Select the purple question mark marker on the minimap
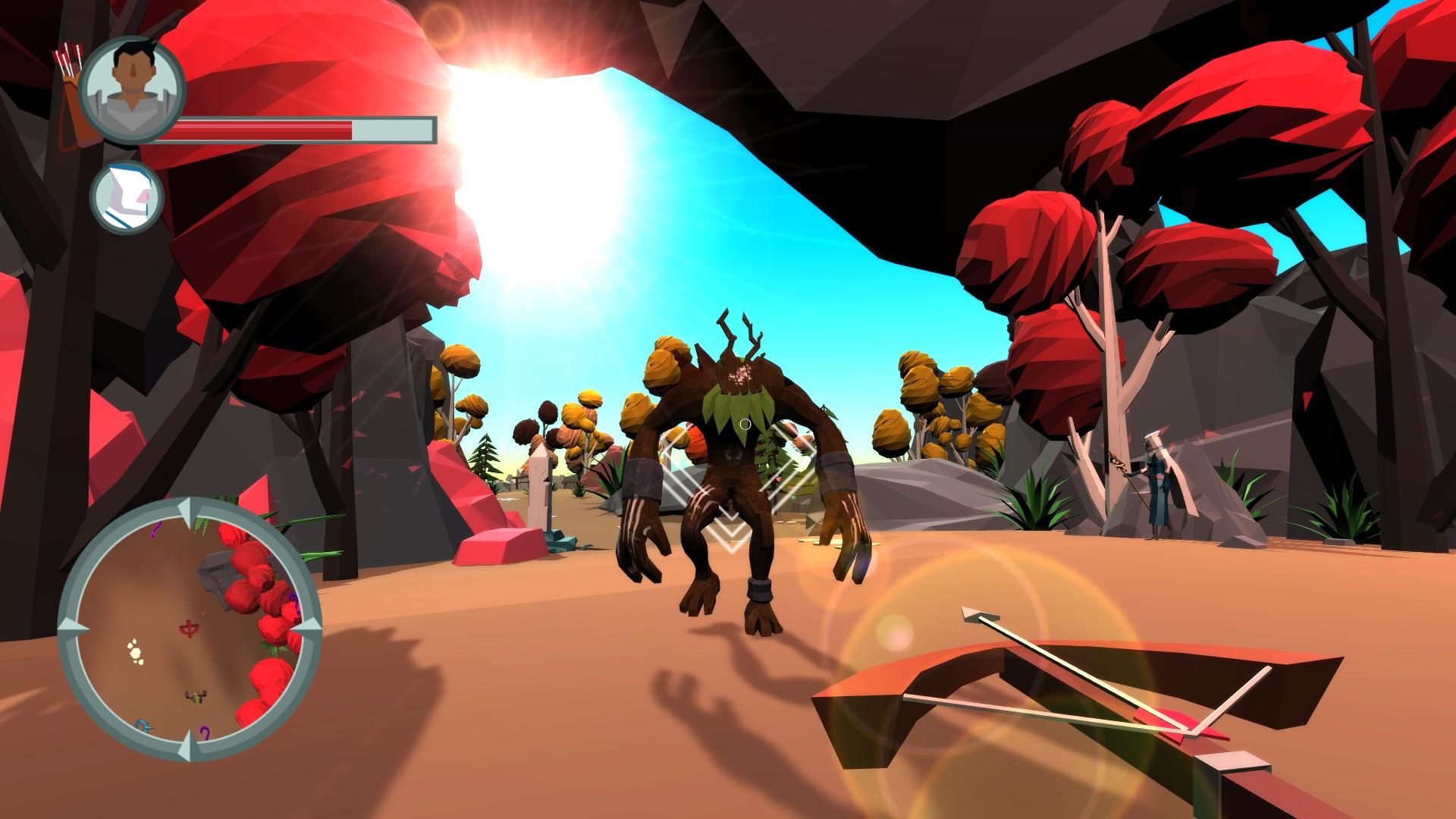Screen dimensions: 1456x819 click(x=154, y=529)
